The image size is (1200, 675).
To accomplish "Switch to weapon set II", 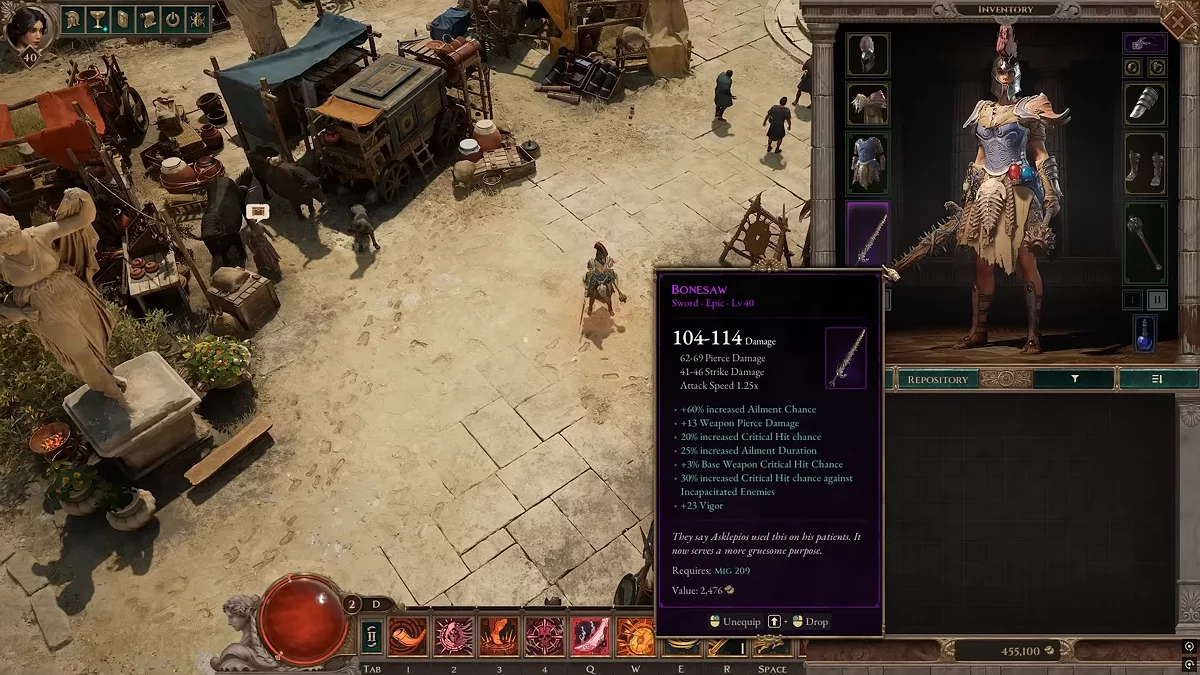I will (x=1157, y=299).
